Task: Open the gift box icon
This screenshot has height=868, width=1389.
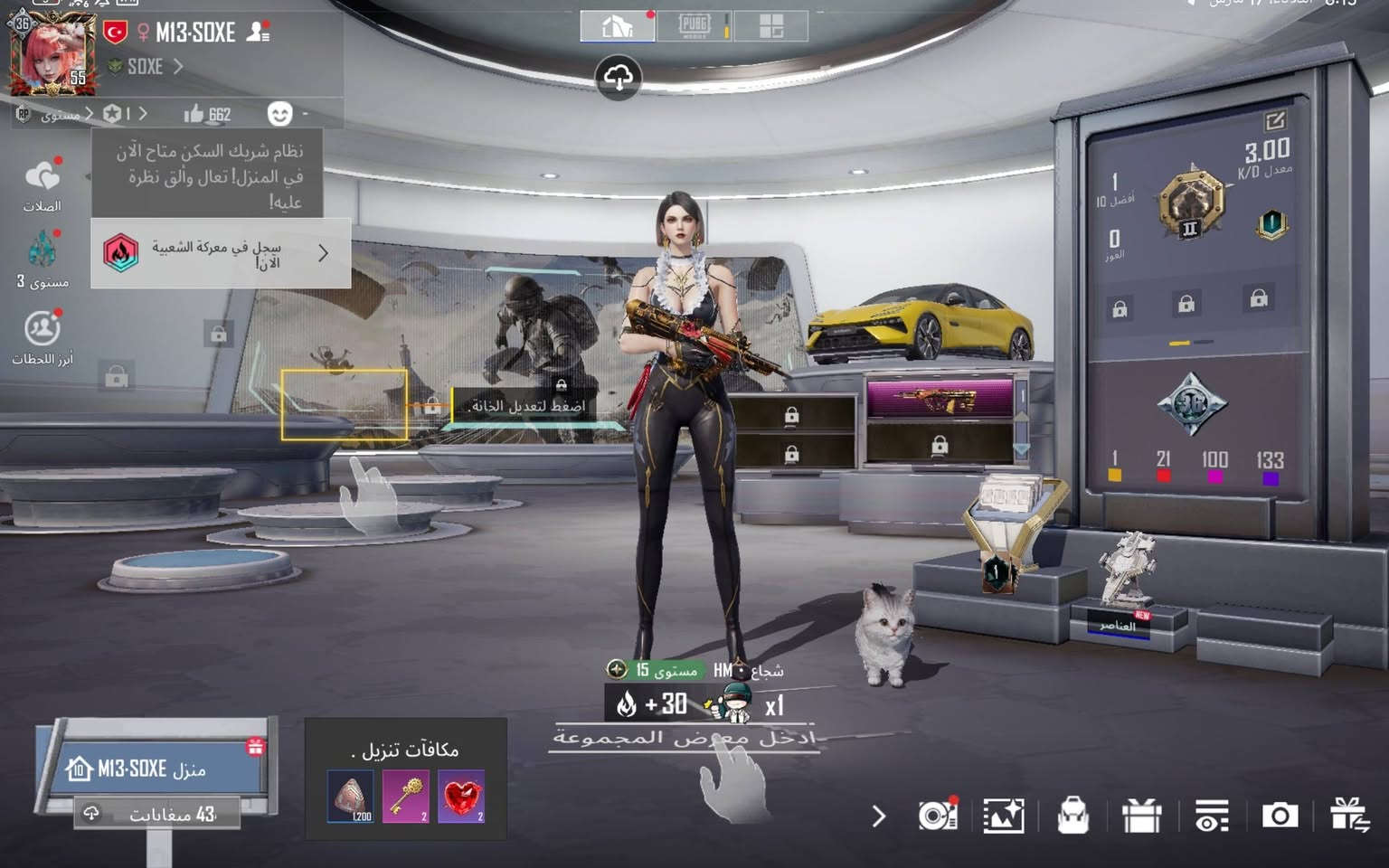Action: tap(1141, 816)
